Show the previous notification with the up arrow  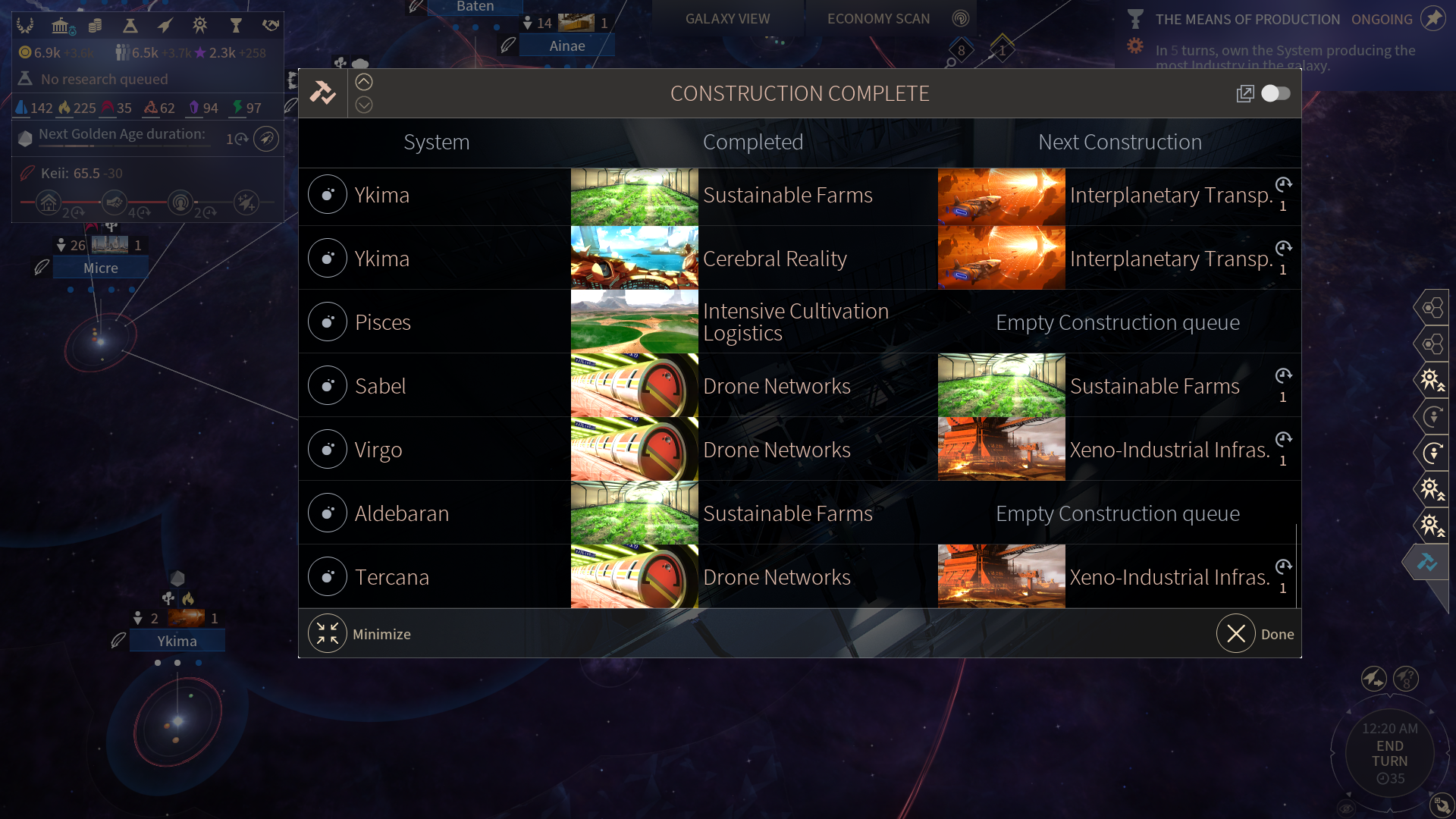[x=364, y=82]
